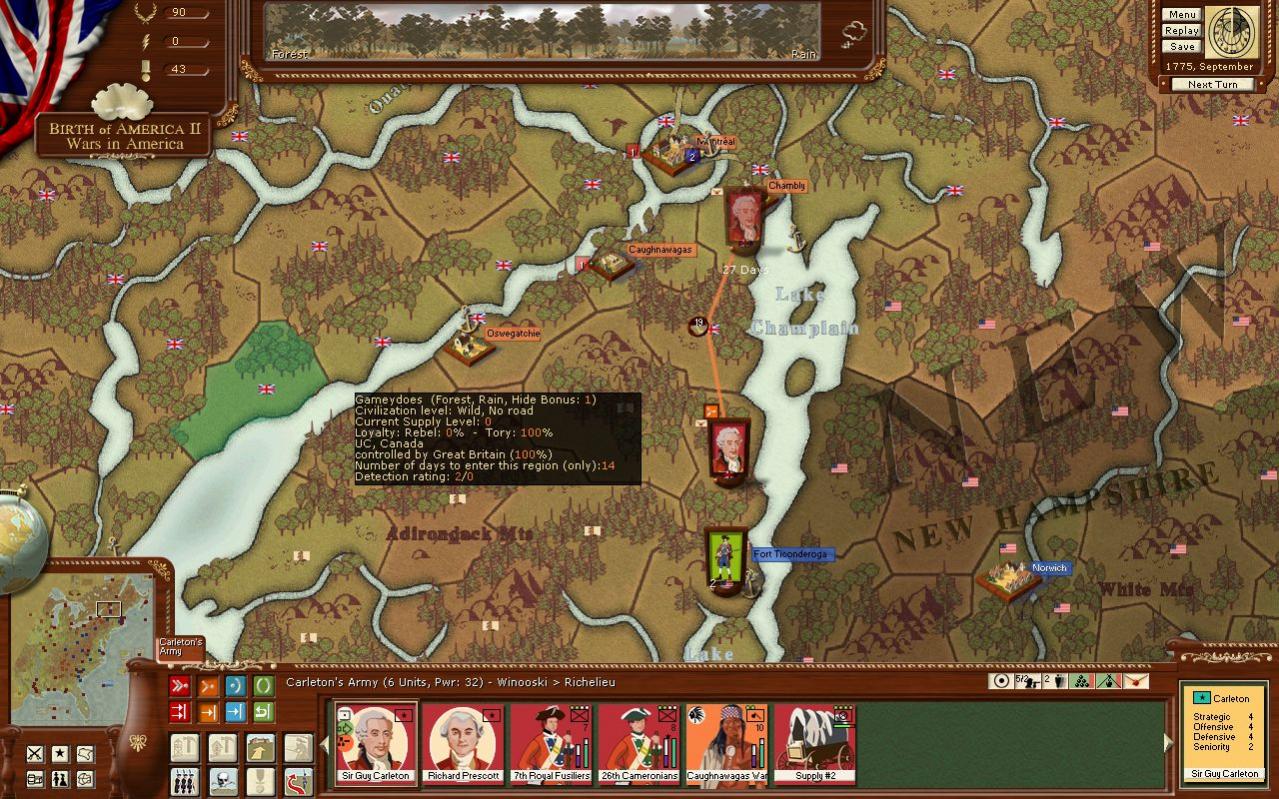1279x799 pixels.
Task: Toggle the black star map filter
Action: coord(60,753)
